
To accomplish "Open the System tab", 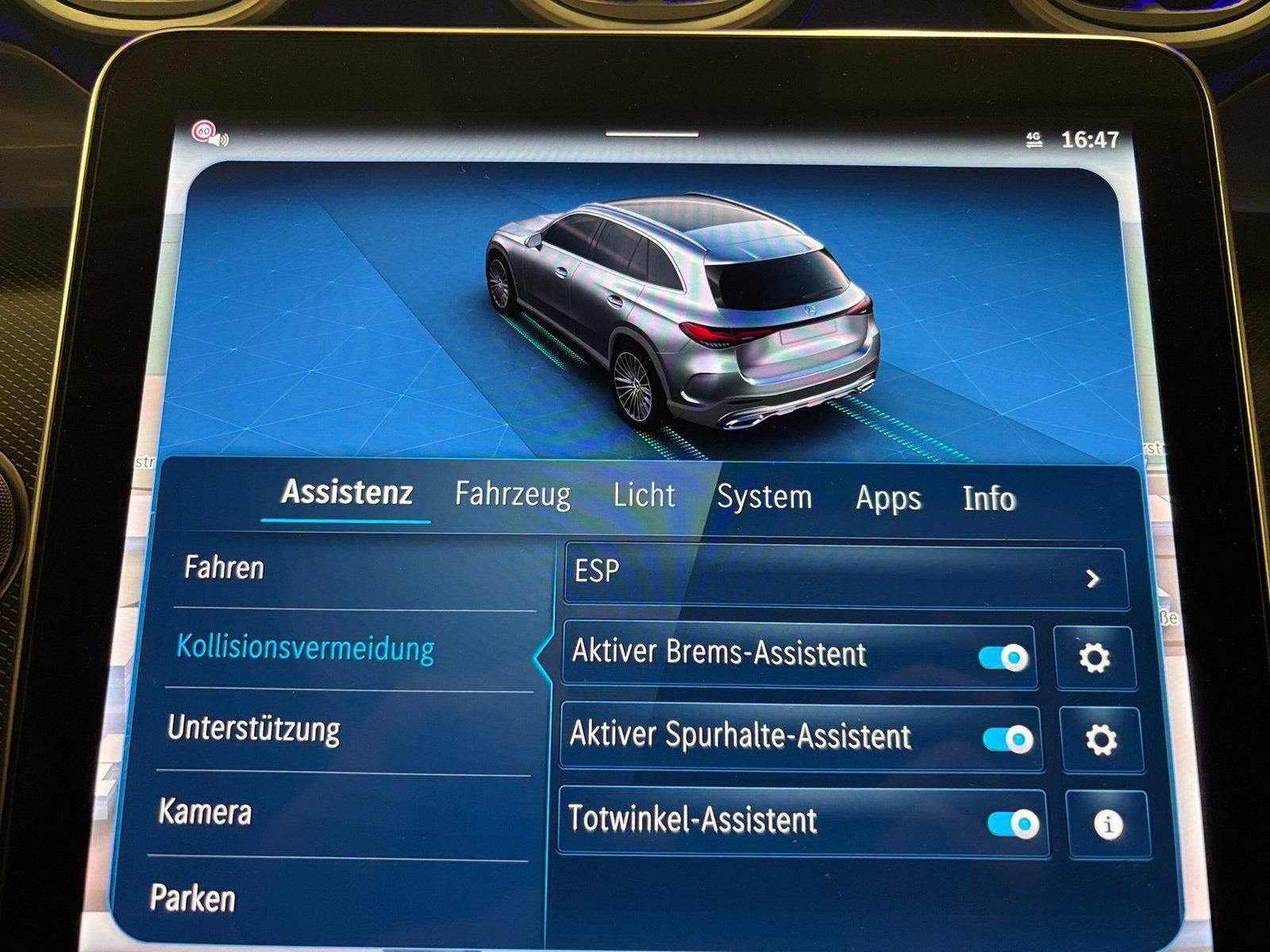I will click(765, 497).
